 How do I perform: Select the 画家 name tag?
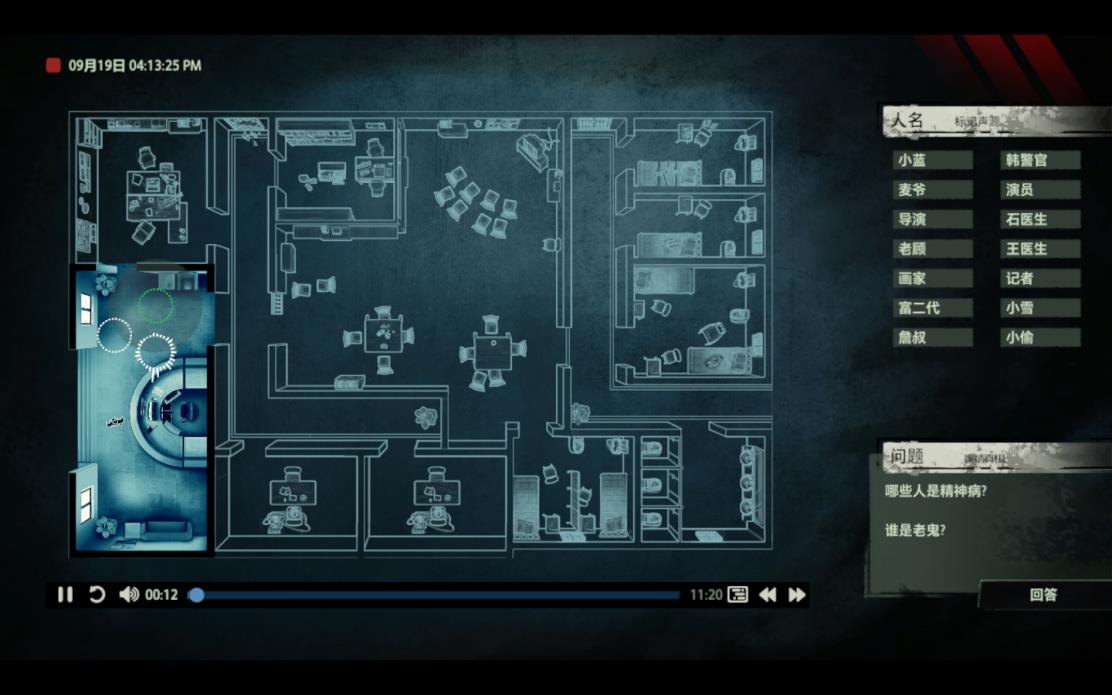pyautogui.click(x=932, y=278)
